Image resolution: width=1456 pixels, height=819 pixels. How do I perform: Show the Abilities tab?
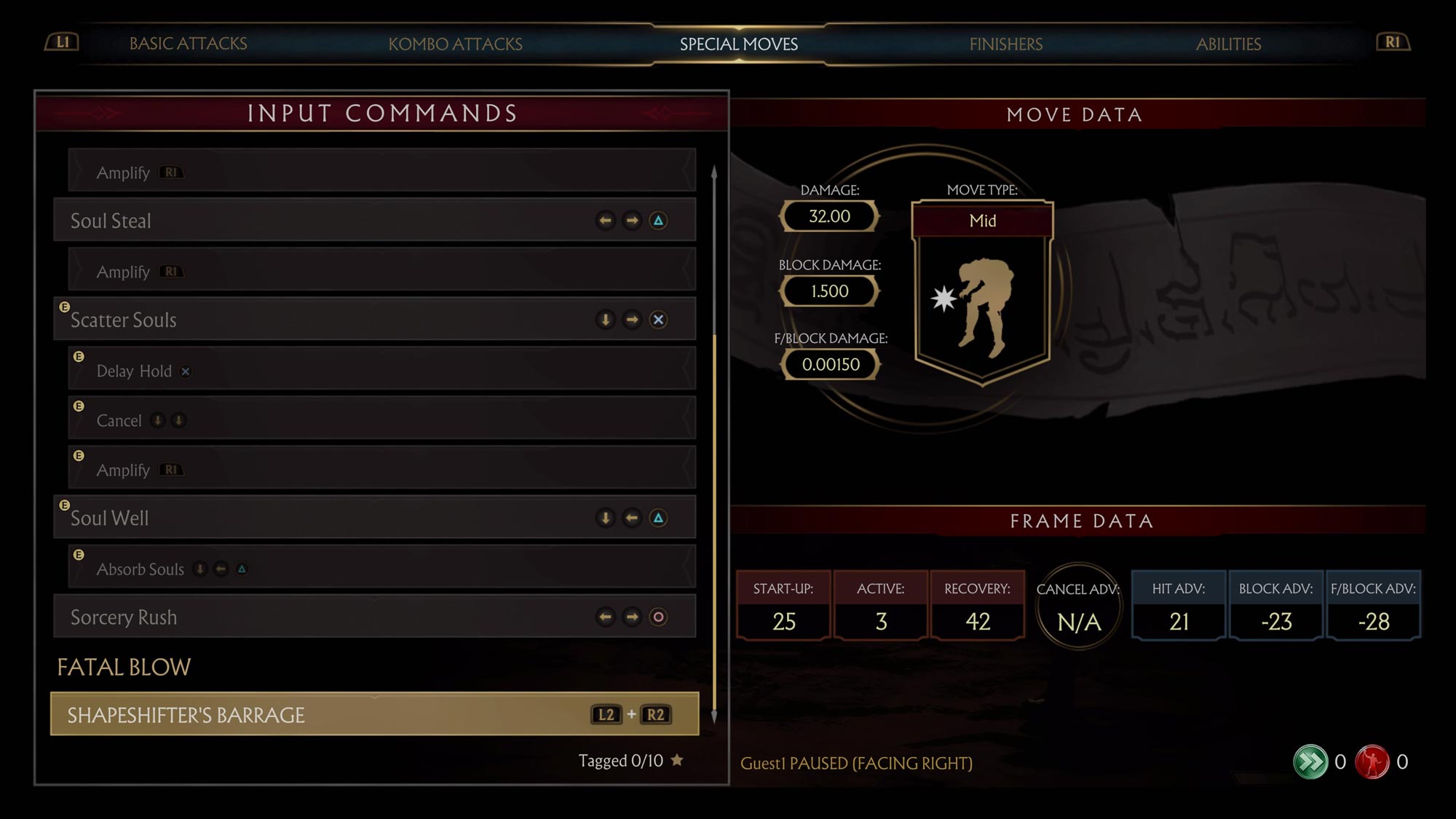(1228, 44)
